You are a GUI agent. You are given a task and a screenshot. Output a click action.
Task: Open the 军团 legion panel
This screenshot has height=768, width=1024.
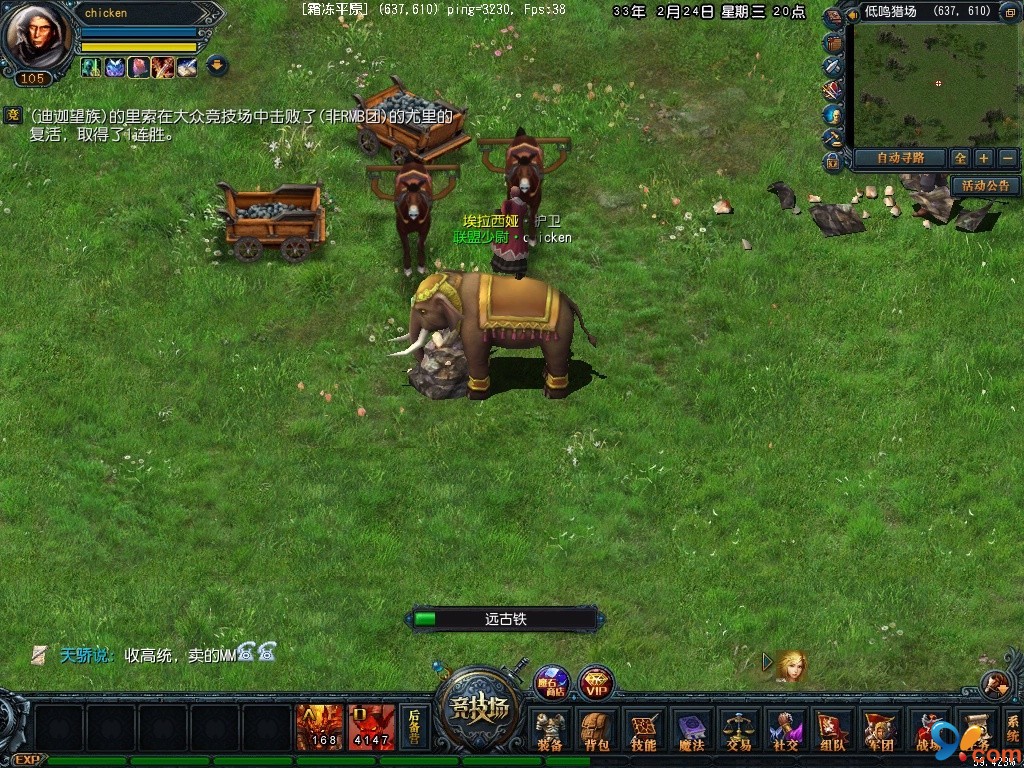point(879,730)
